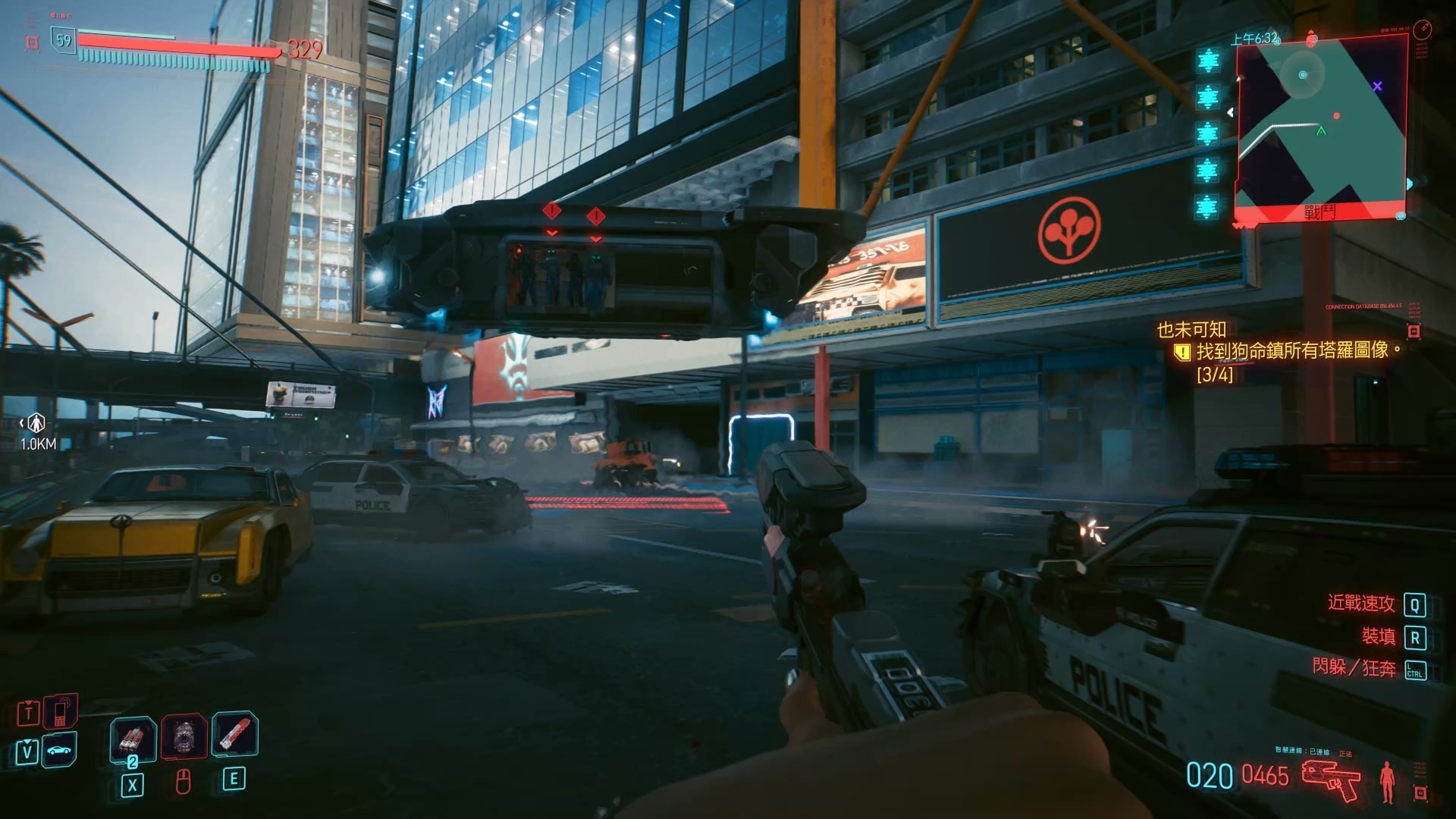Screen dimensions: 1456x819
Task: Select the yellow quest marker icon
Action: point(1181,351)
